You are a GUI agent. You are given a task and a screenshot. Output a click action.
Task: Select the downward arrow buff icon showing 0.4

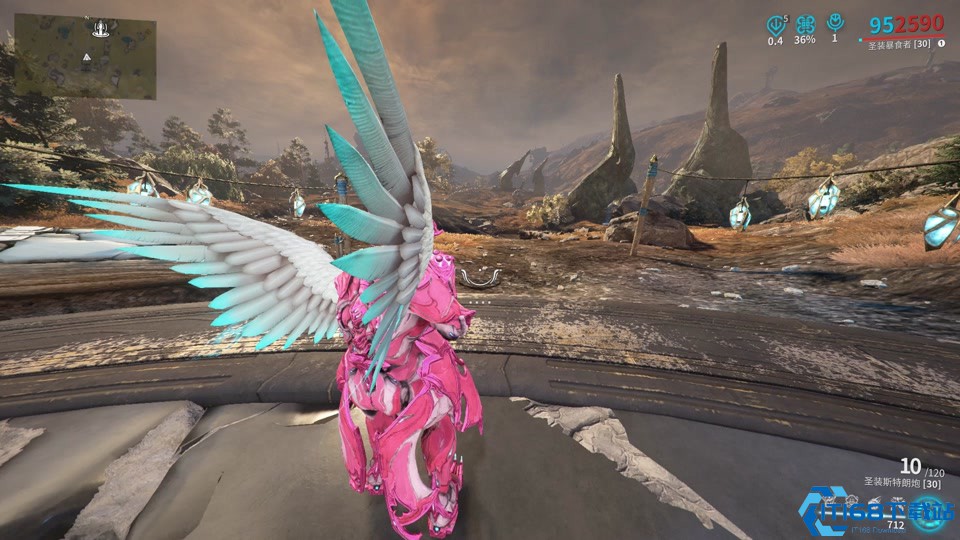pos(775,24)
